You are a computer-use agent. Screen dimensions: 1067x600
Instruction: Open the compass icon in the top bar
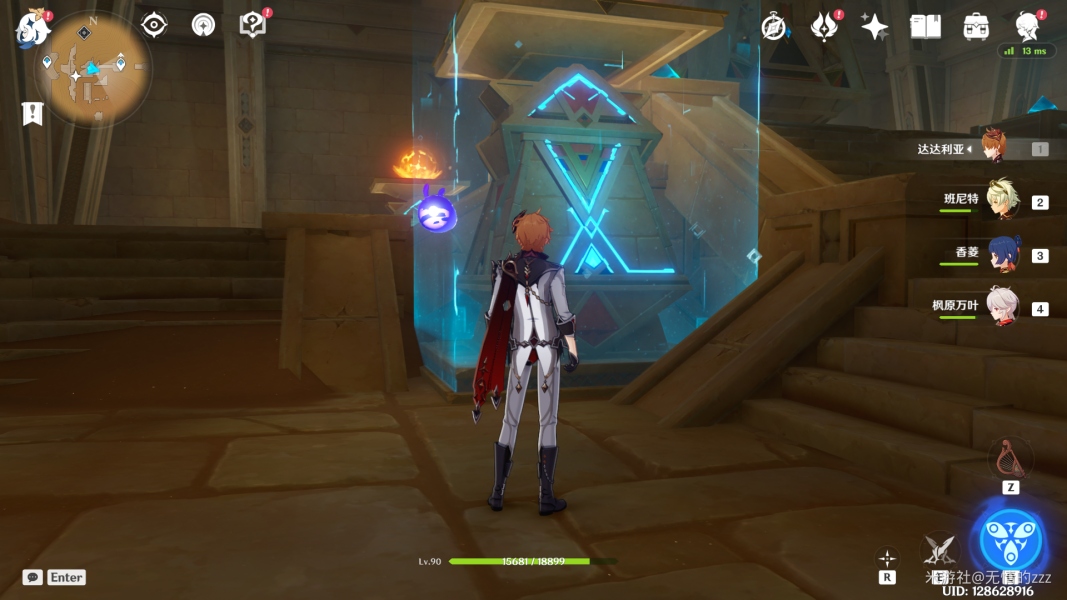point(773,27)
